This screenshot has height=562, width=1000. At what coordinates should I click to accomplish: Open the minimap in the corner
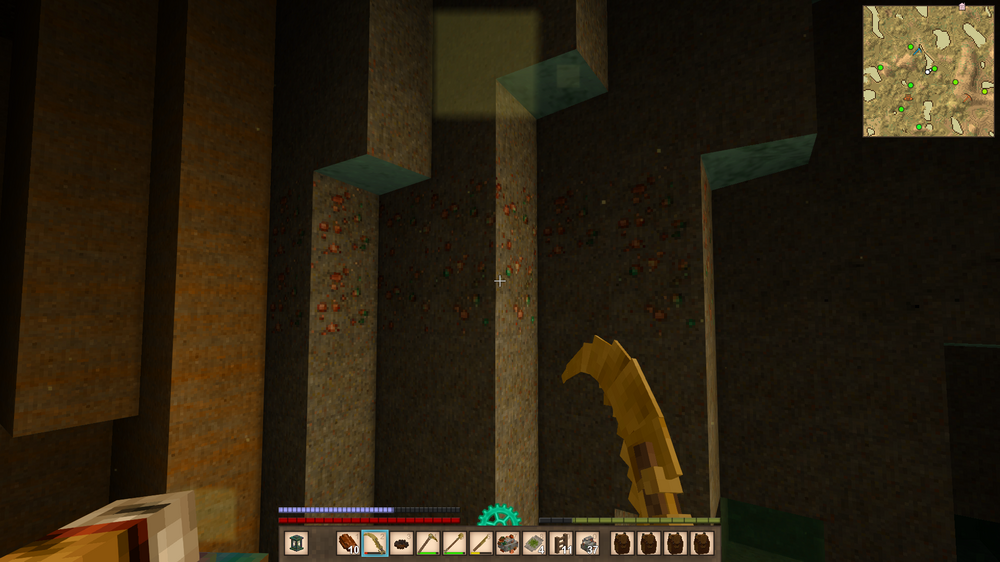[x=928, y=70]
